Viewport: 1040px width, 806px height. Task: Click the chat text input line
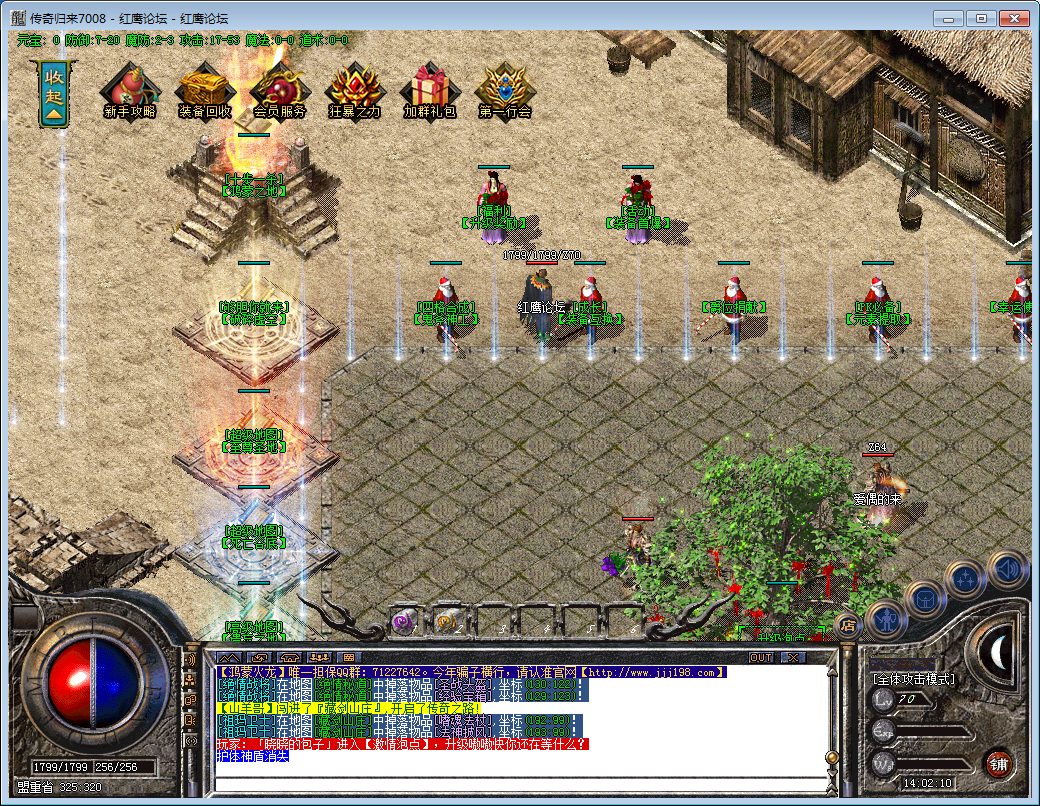point(520,781)
